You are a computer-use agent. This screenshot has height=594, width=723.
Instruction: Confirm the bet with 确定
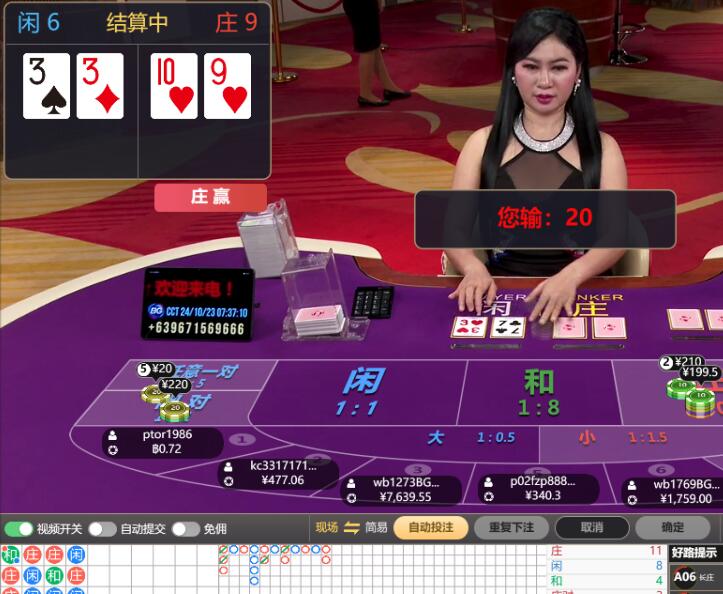(672, 527)
